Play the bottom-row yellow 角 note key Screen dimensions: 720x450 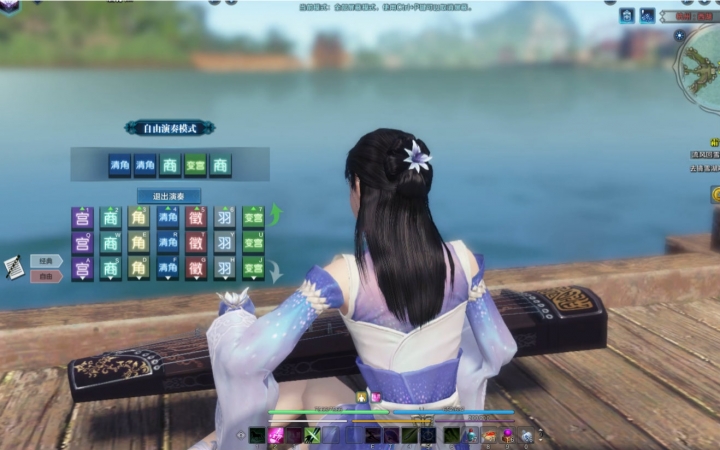coord(139,268)
